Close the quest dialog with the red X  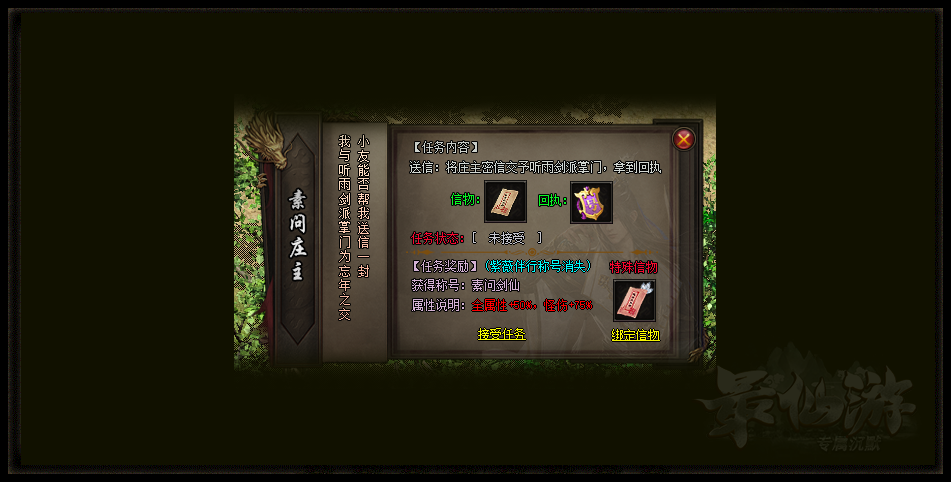click(x=684, y=140)
